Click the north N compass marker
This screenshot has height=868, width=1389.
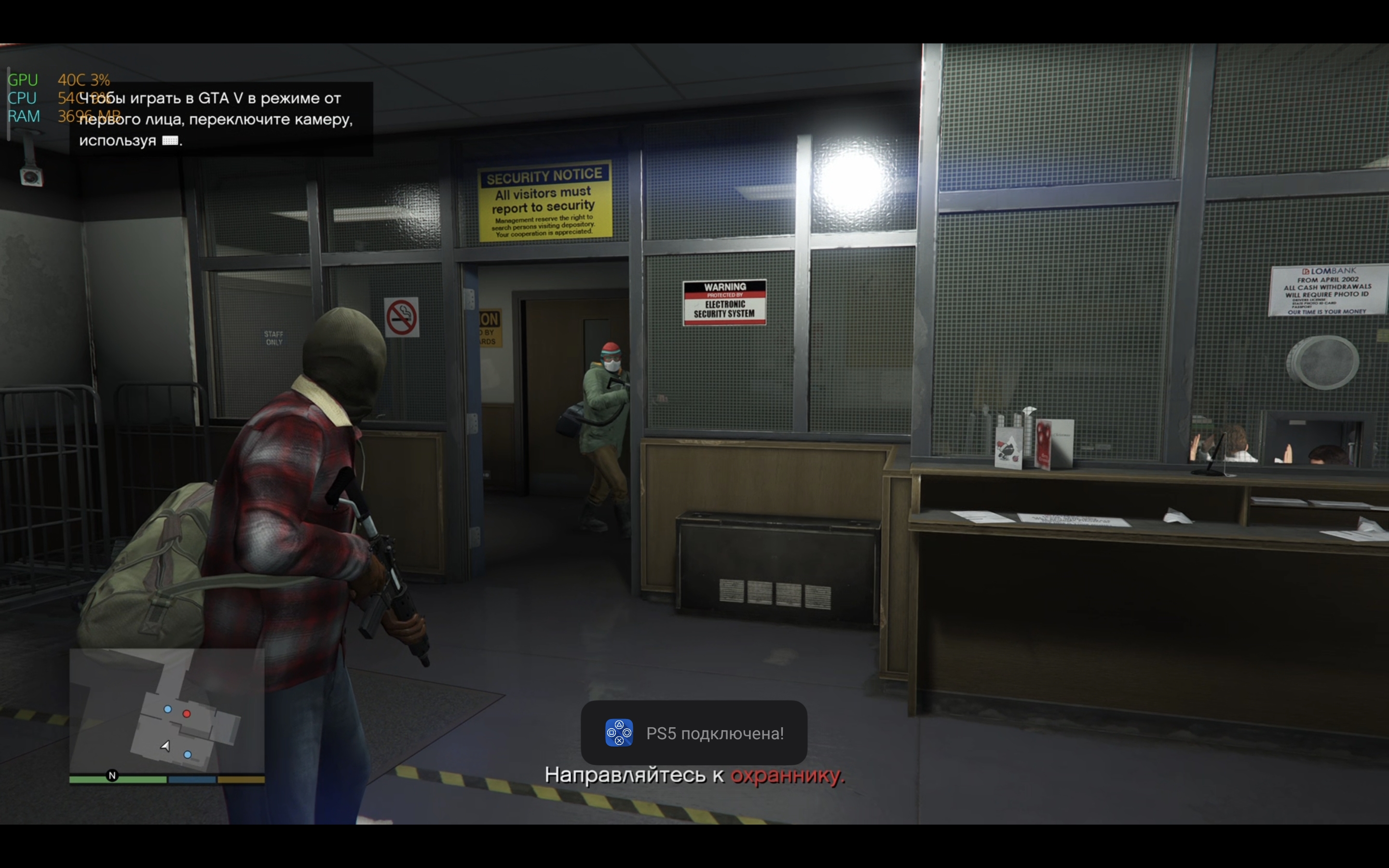(112, 775)
